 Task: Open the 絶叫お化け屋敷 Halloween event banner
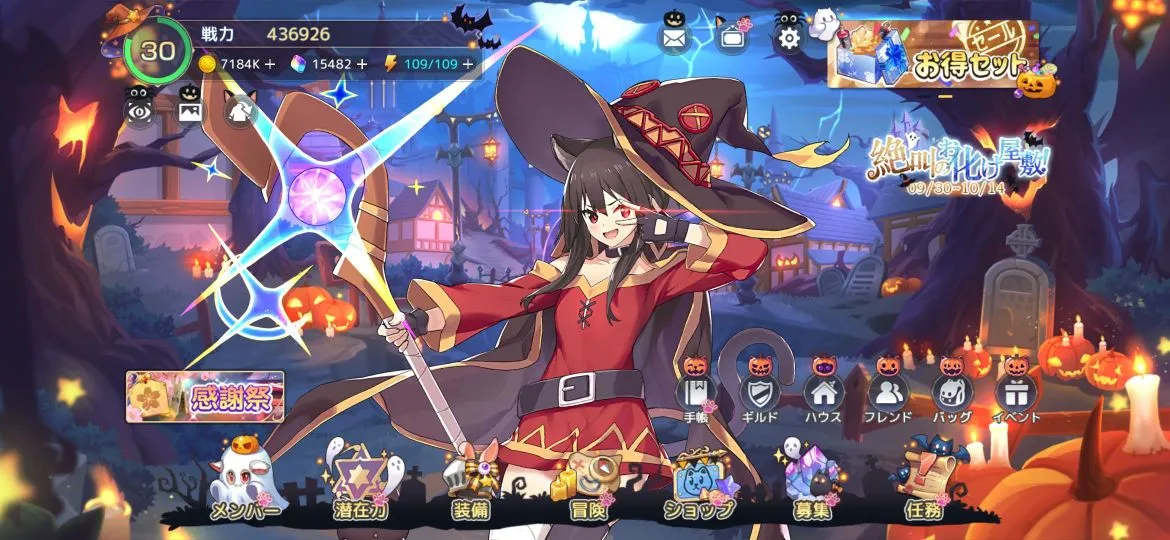[958, 163]
